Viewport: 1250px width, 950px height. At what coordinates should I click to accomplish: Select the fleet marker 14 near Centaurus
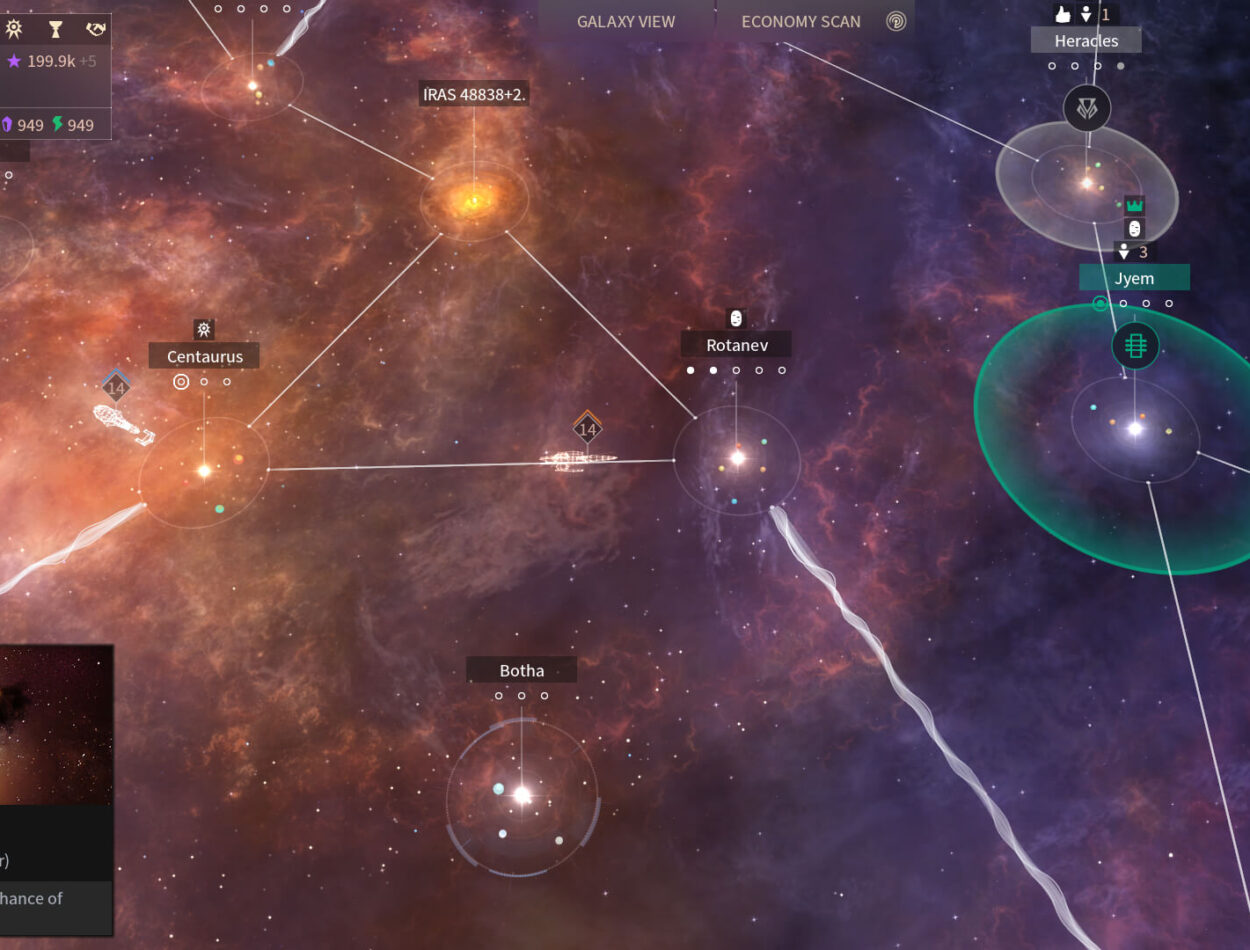click(116, 388)
